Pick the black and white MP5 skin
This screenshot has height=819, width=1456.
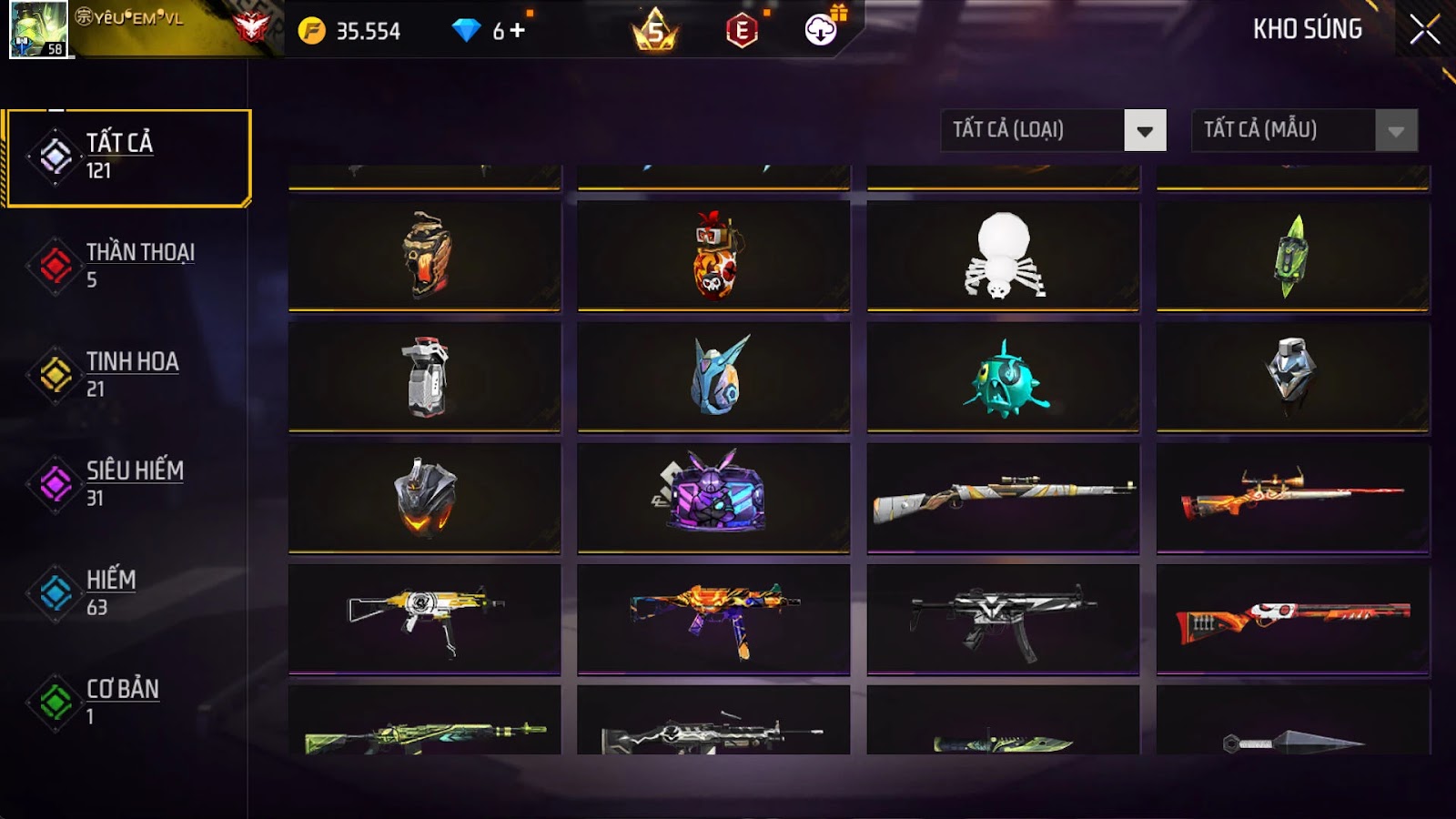(1003, 619)
